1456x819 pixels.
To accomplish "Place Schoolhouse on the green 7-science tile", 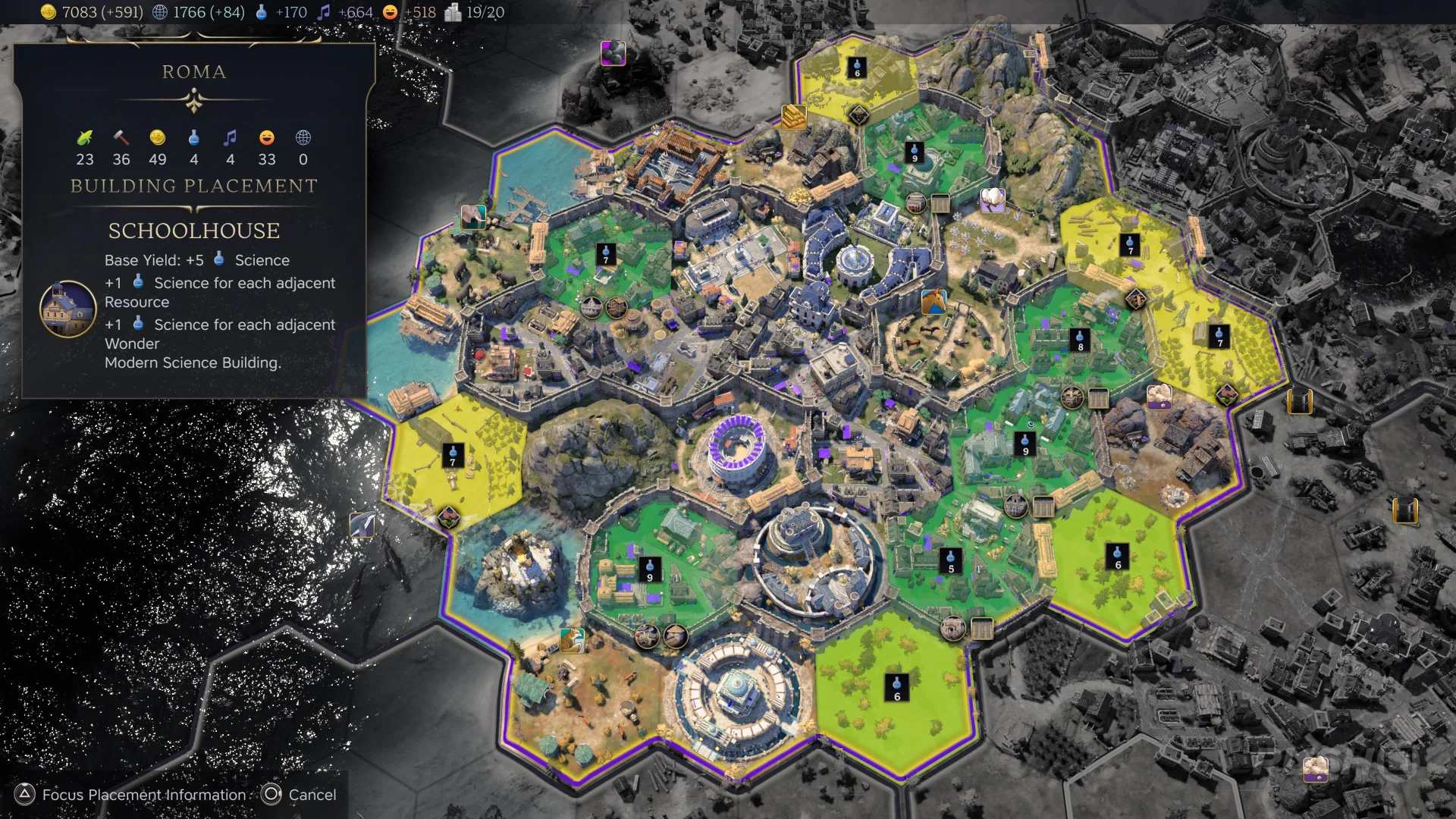I will tap(605, 253).
